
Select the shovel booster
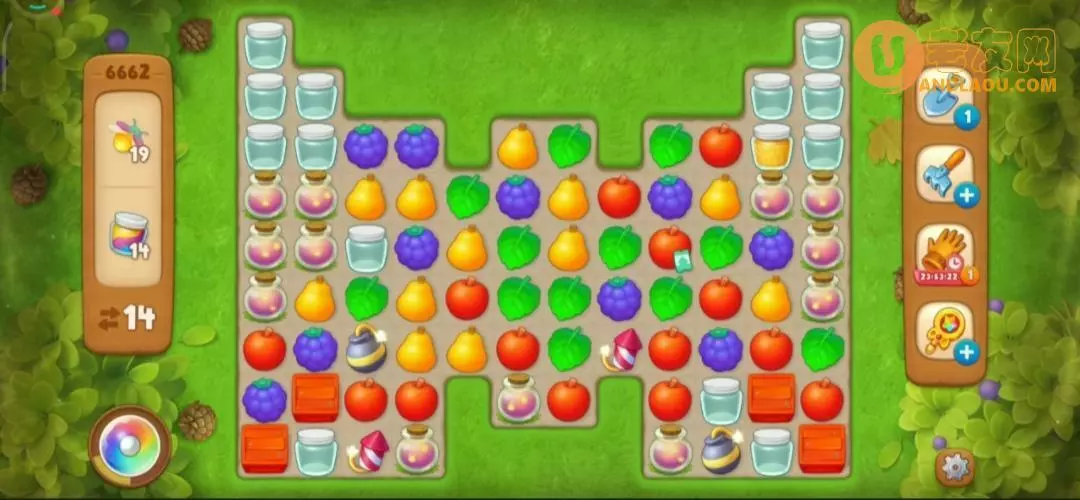point(944,98)
